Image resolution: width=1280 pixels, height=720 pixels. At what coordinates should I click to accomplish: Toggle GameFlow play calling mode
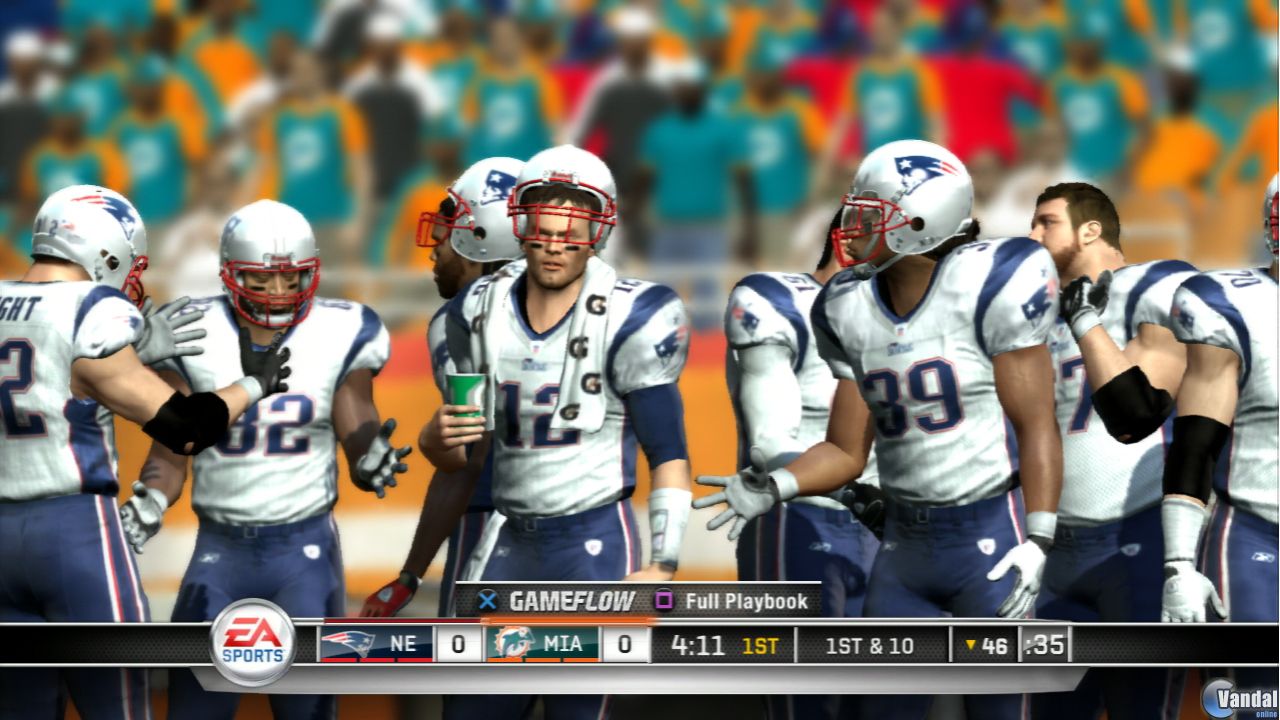(x=487, y=602)
